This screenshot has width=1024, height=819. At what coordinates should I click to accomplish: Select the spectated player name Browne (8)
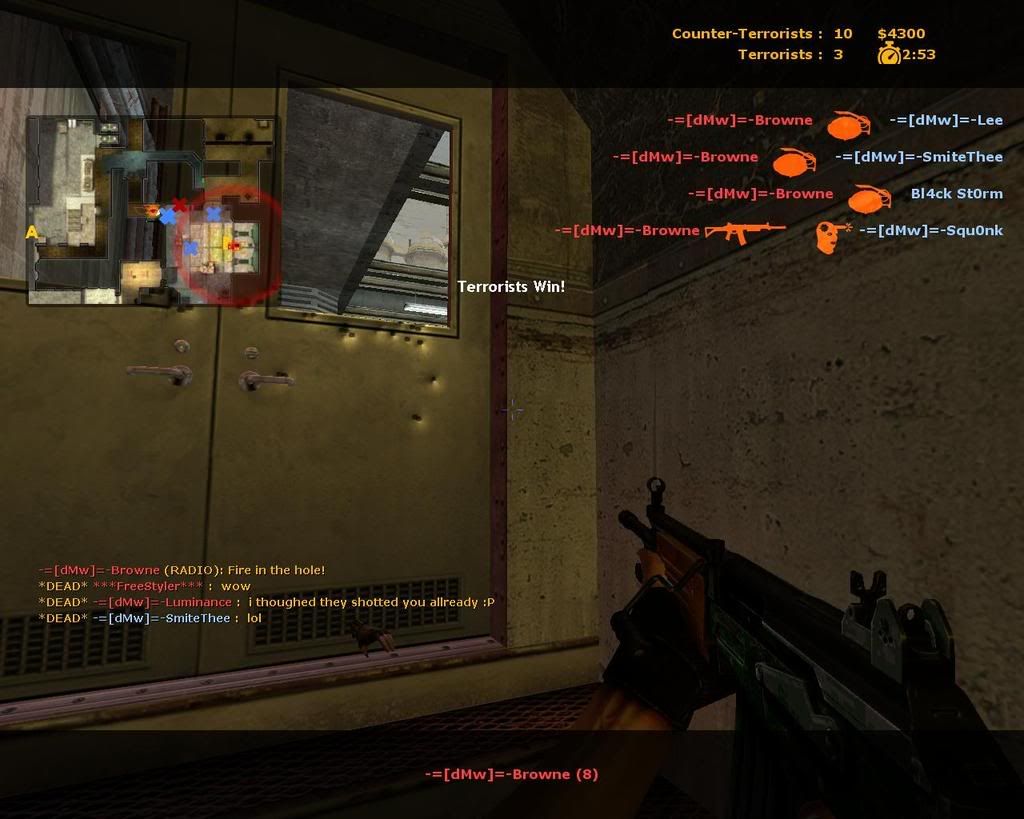click(511, 774)
